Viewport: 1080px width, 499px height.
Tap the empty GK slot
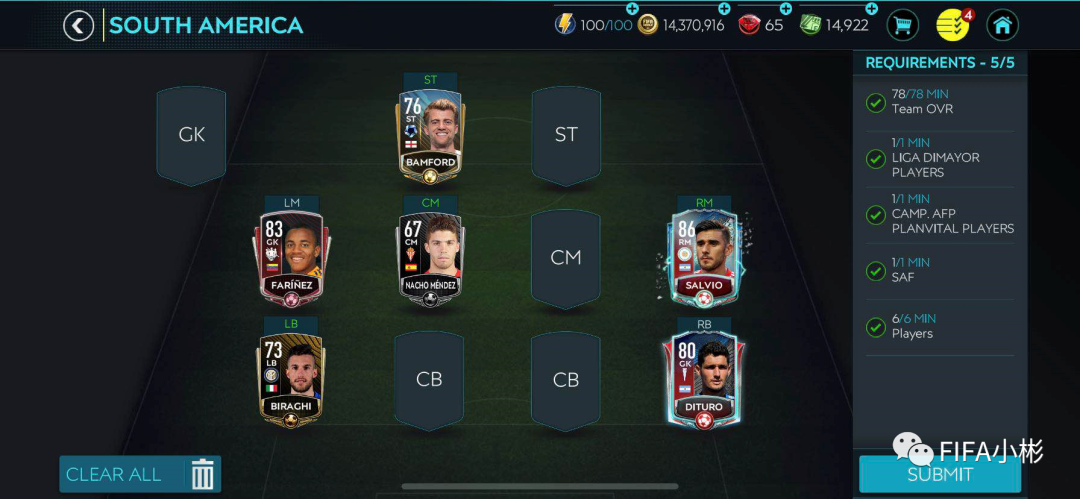(x=191, y=135)
